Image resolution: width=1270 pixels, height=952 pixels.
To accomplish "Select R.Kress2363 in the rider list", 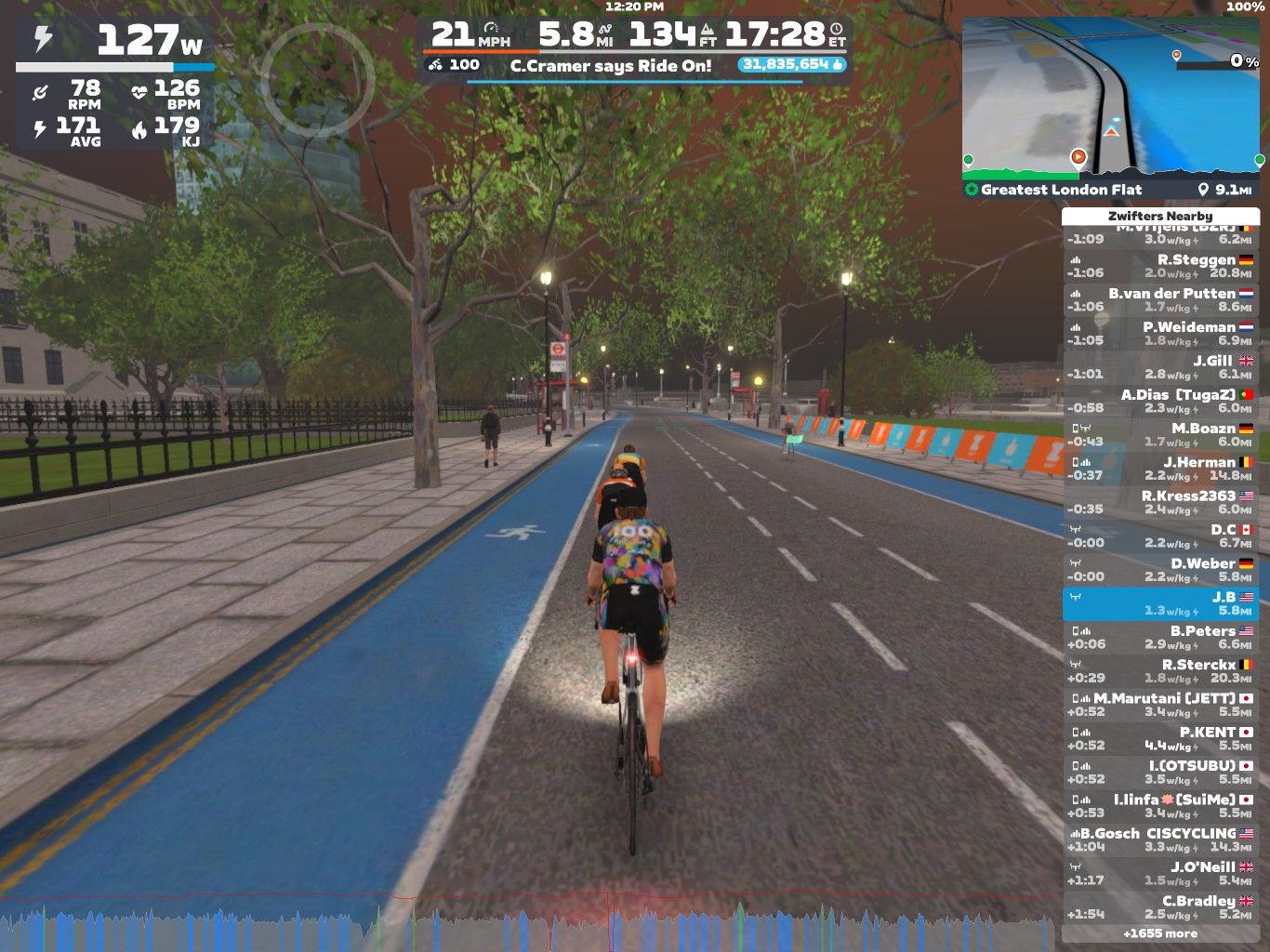I will 1160,502.
